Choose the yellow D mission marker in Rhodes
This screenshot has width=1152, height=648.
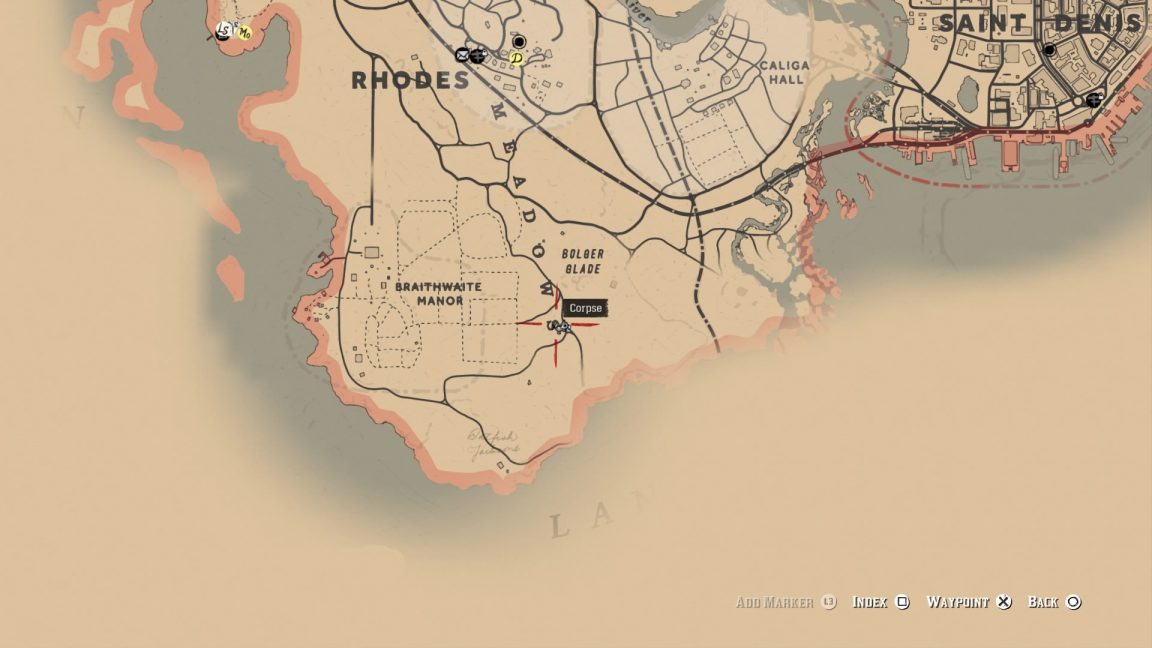[516, 59]
